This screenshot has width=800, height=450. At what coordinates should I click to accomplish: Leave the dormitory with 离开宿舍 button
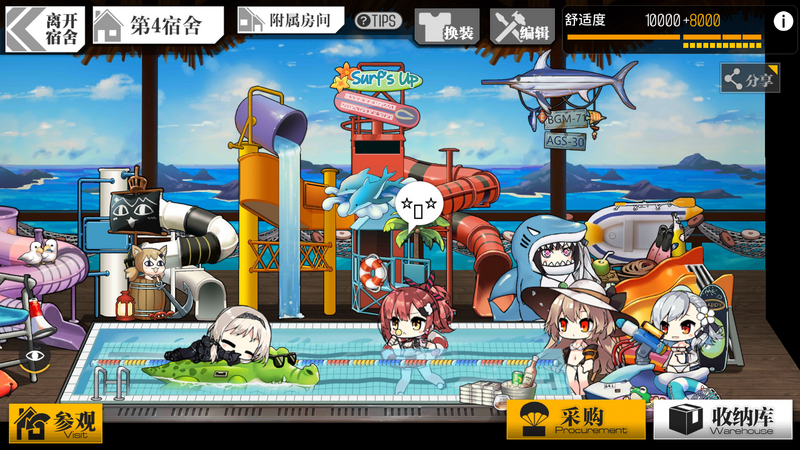pos(45,29)
